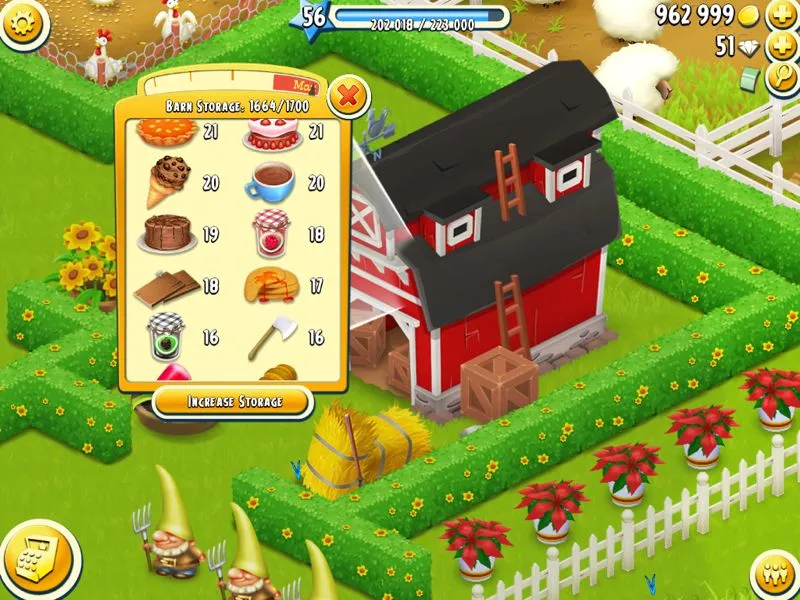Select the axe in barn storage

(268, 337)
